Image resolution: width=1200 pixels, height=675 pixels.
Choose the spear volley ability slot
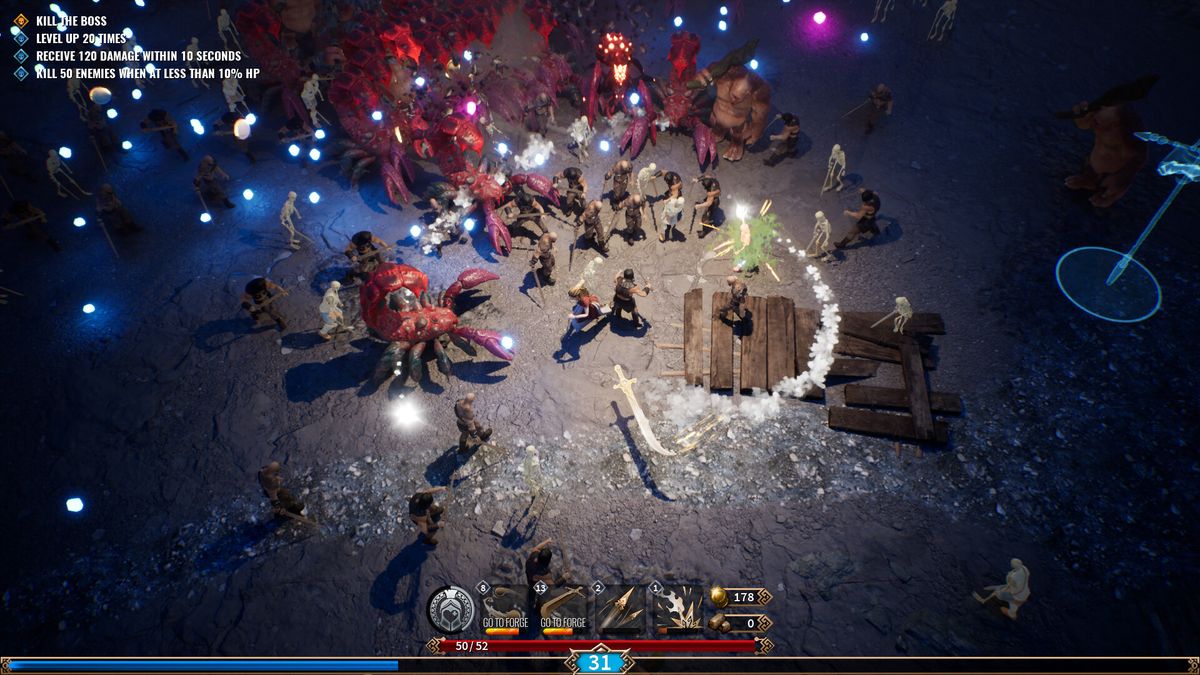[x=621, y=609]
